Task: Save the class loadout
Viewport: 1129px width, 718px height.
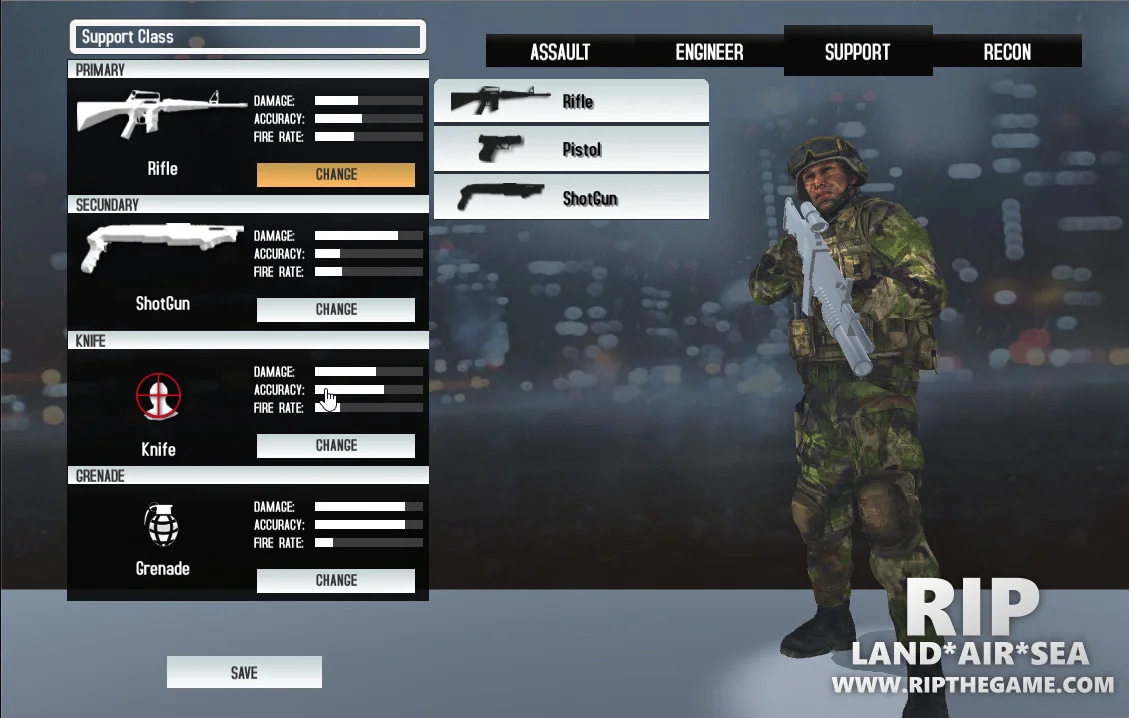Action: coord(244,673)
